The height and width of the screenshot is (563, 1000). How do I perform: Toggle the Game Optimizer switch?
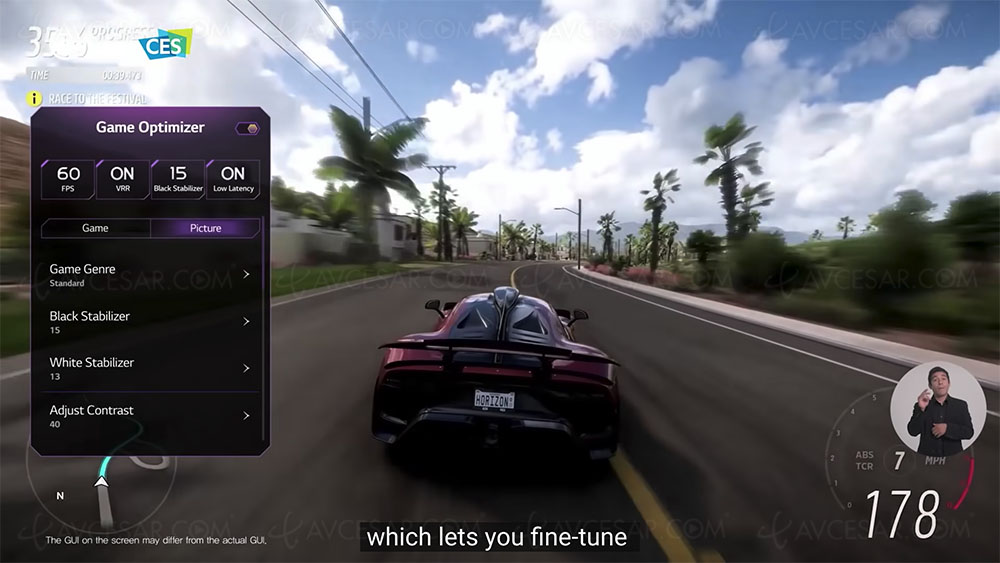tap(247, 128)
